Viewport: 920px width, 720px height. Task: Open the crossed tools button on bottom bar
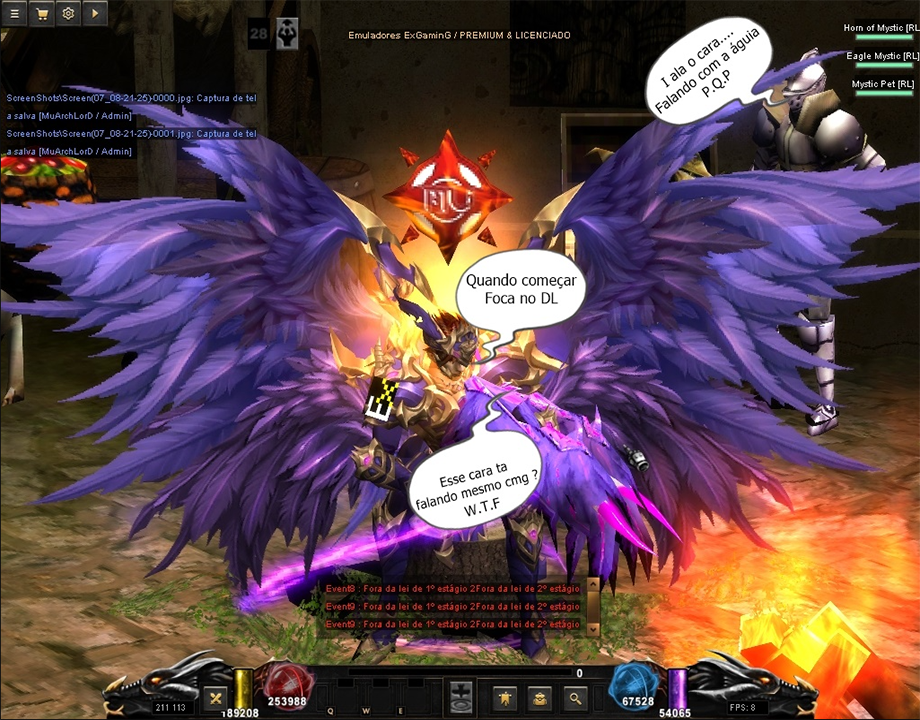click(x=214, y=698)
